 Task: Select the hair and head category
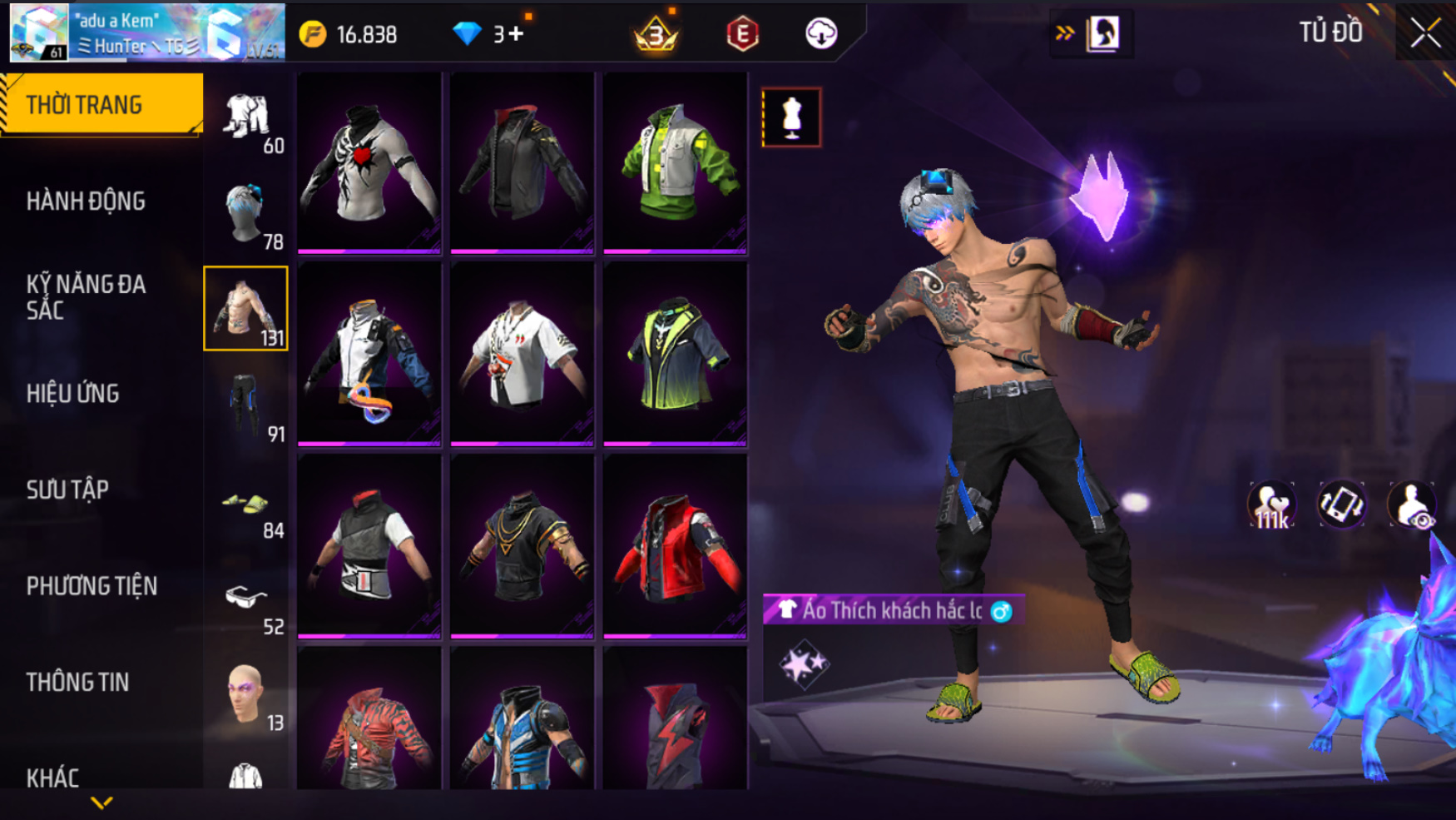click(246, 213)
